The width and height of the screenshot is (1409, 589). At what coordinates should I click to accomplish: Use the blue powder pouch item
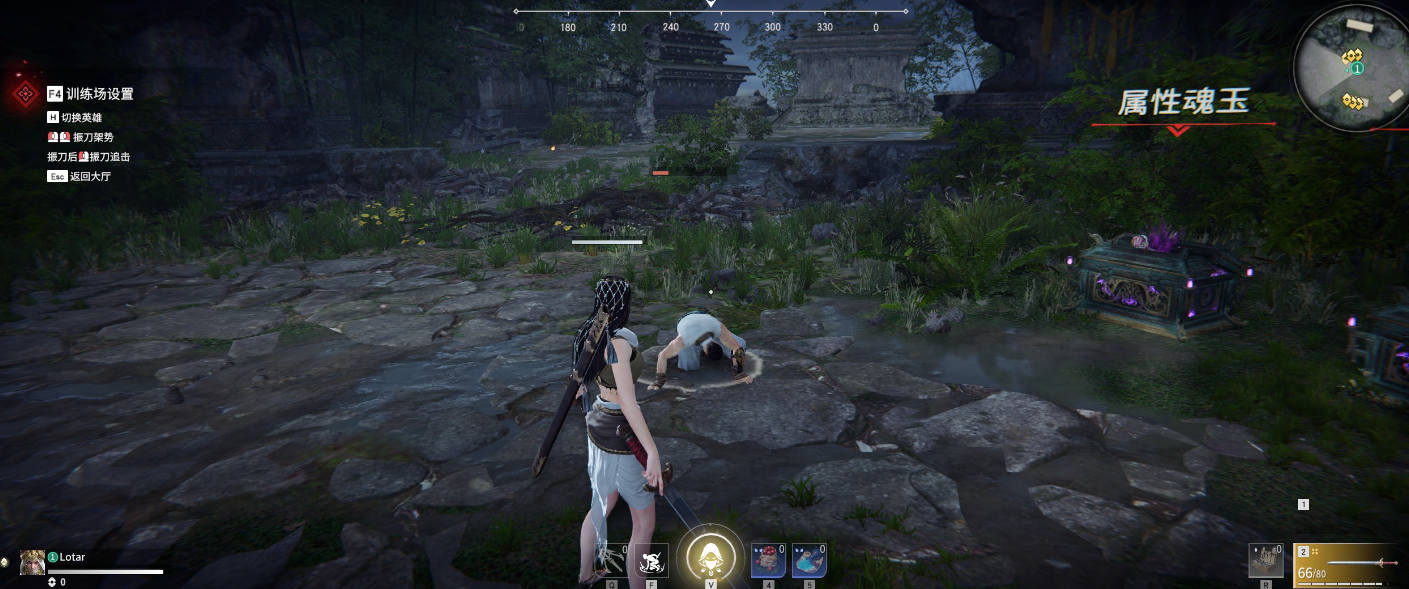(809, 561)
